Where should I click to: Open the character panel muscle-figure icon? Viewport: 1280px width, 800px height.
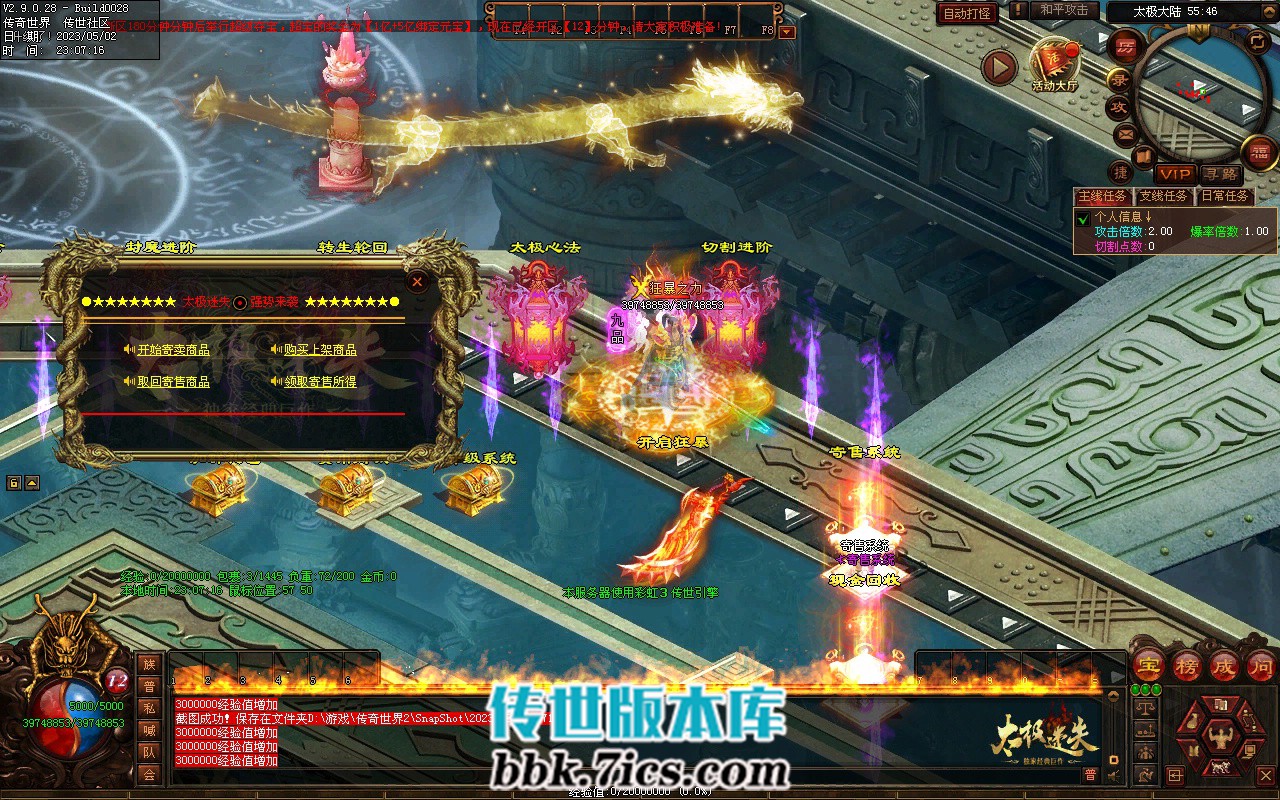tap(1221, 738)
